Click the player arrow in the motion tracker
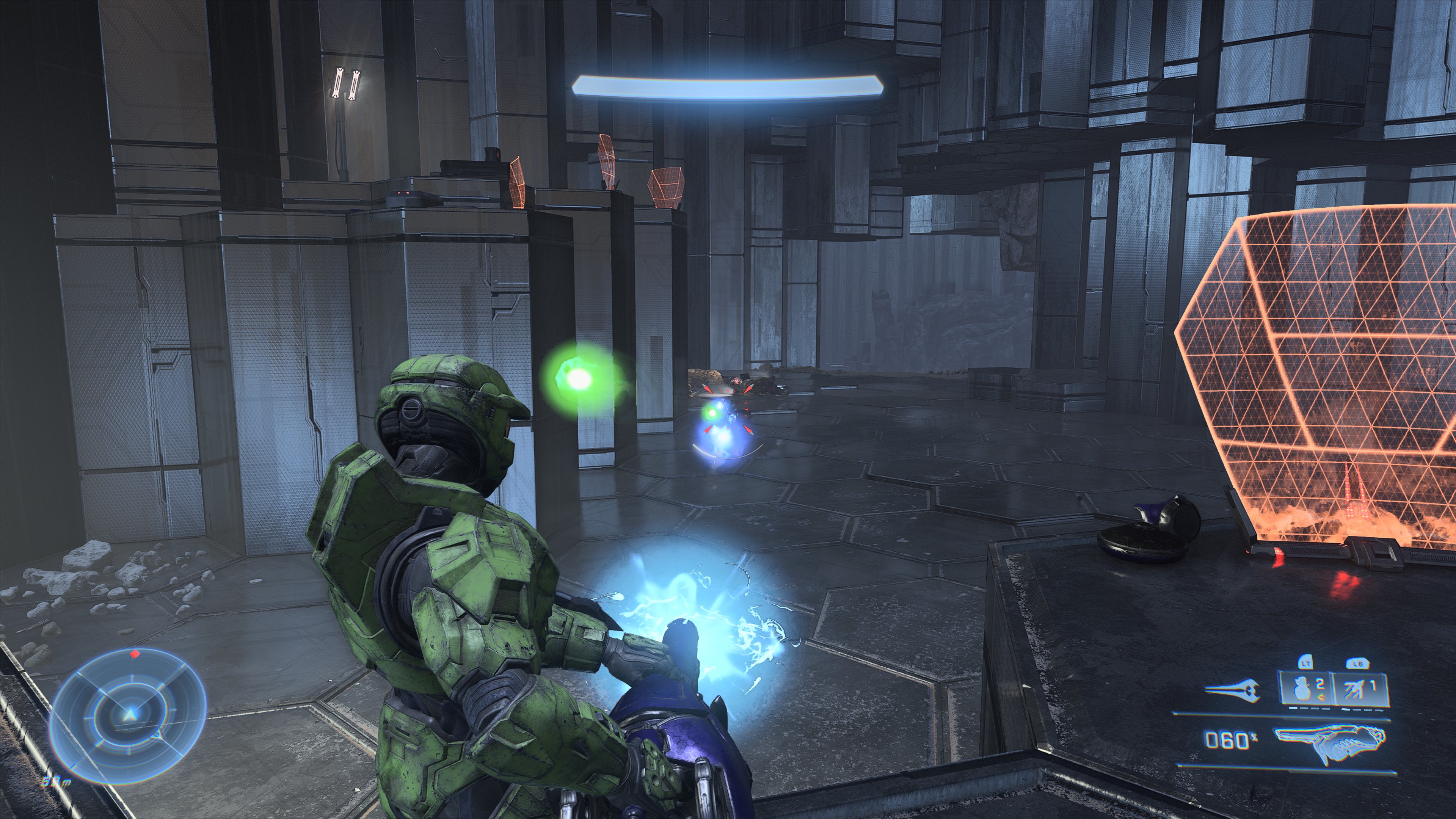Viewport: 1456px width, 819px height. 130,715
